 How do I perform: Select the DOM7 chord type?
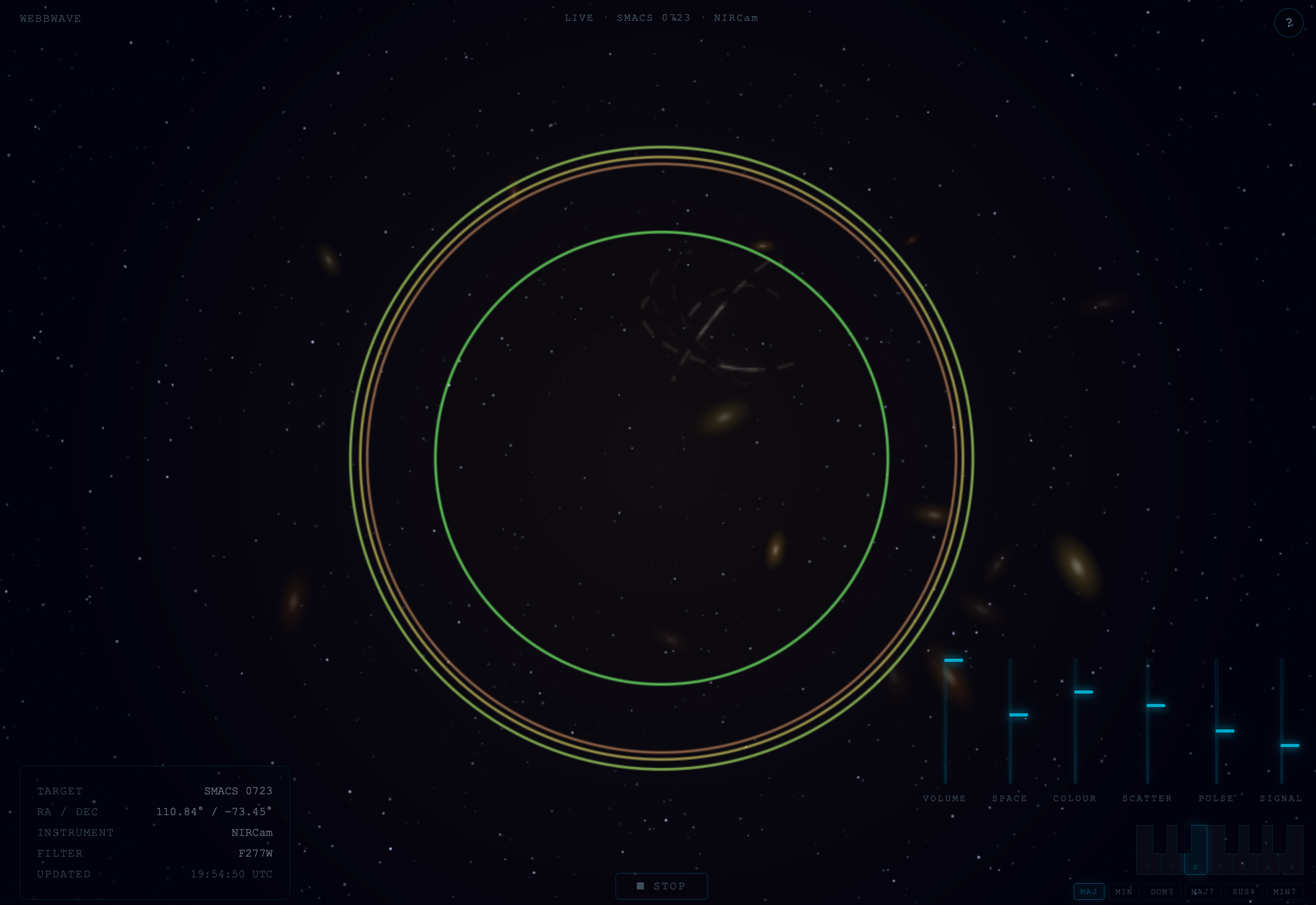1162,891
